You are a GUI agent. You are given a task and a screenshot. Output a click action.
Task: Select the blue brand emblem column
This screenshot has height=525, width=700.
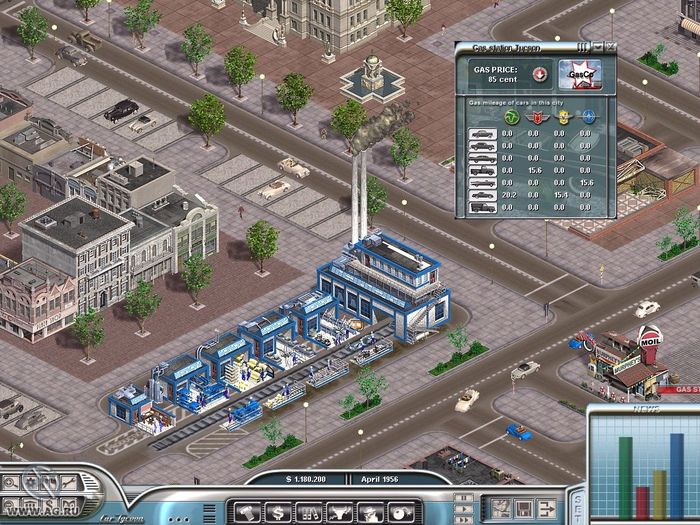click(588, 116)
